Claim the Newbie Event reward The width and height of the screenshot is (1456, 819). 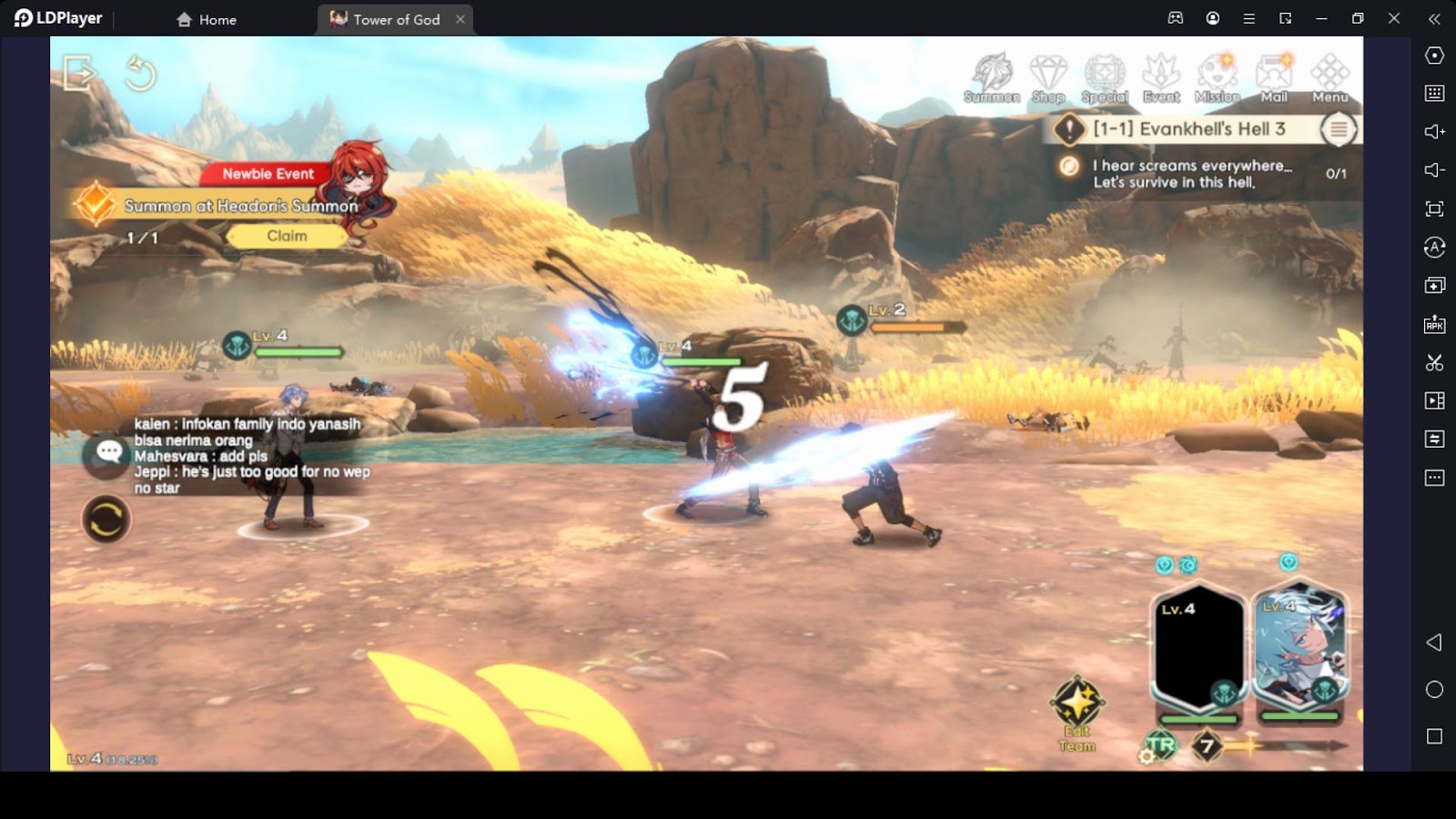[x=287, y=236]
